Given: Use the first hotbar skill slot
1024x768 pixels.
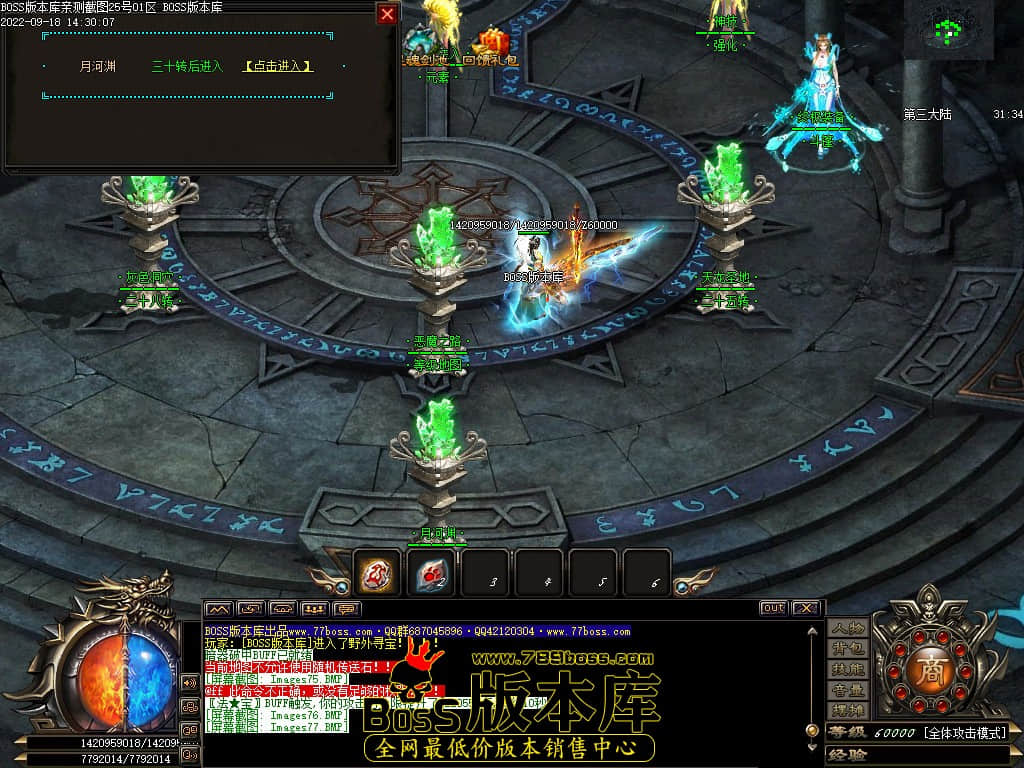Looking at the screenshot, I should point(378,573).
